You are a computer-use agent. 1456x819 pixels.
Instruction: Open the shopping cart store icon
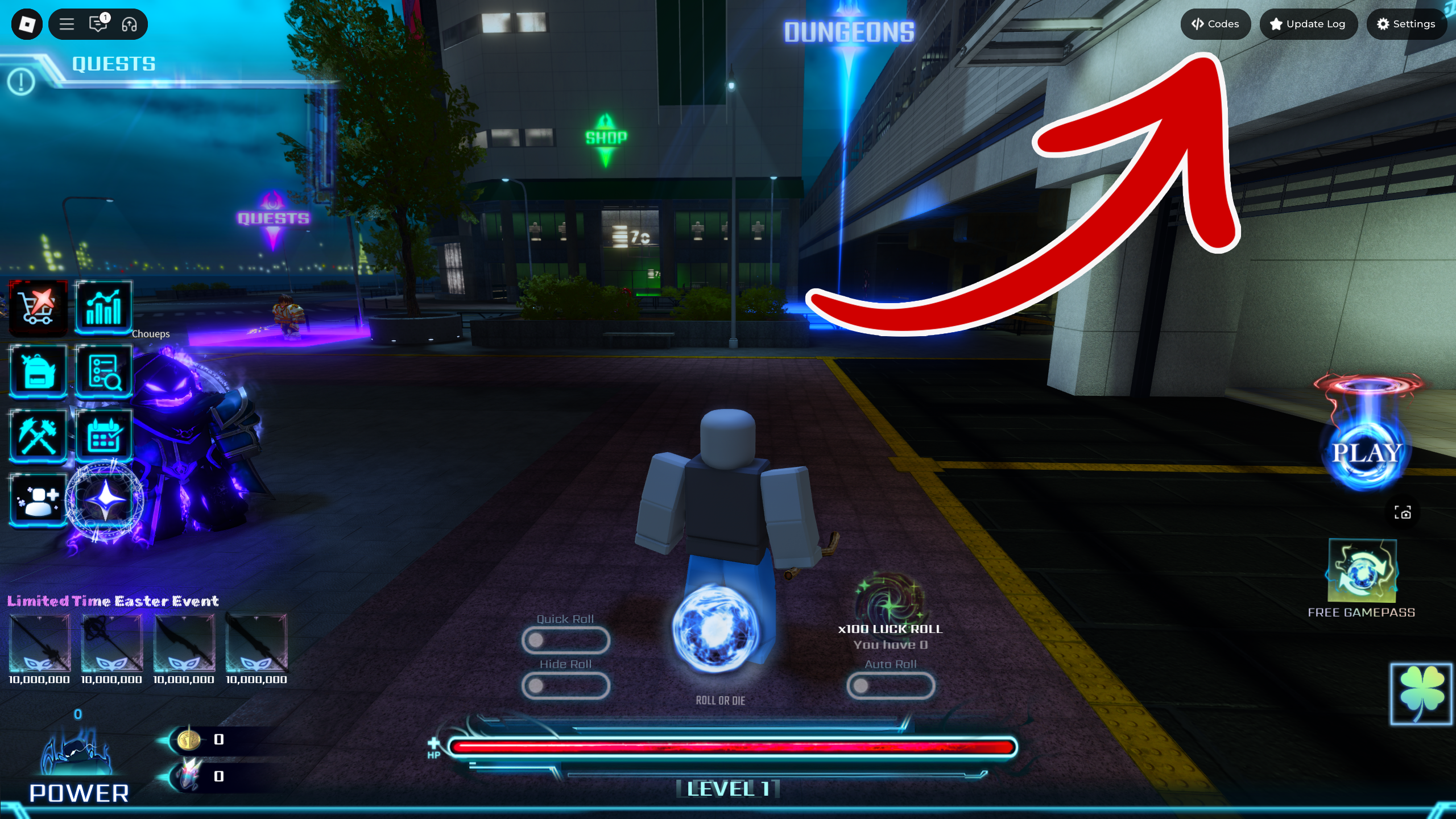tap(38, 308)
